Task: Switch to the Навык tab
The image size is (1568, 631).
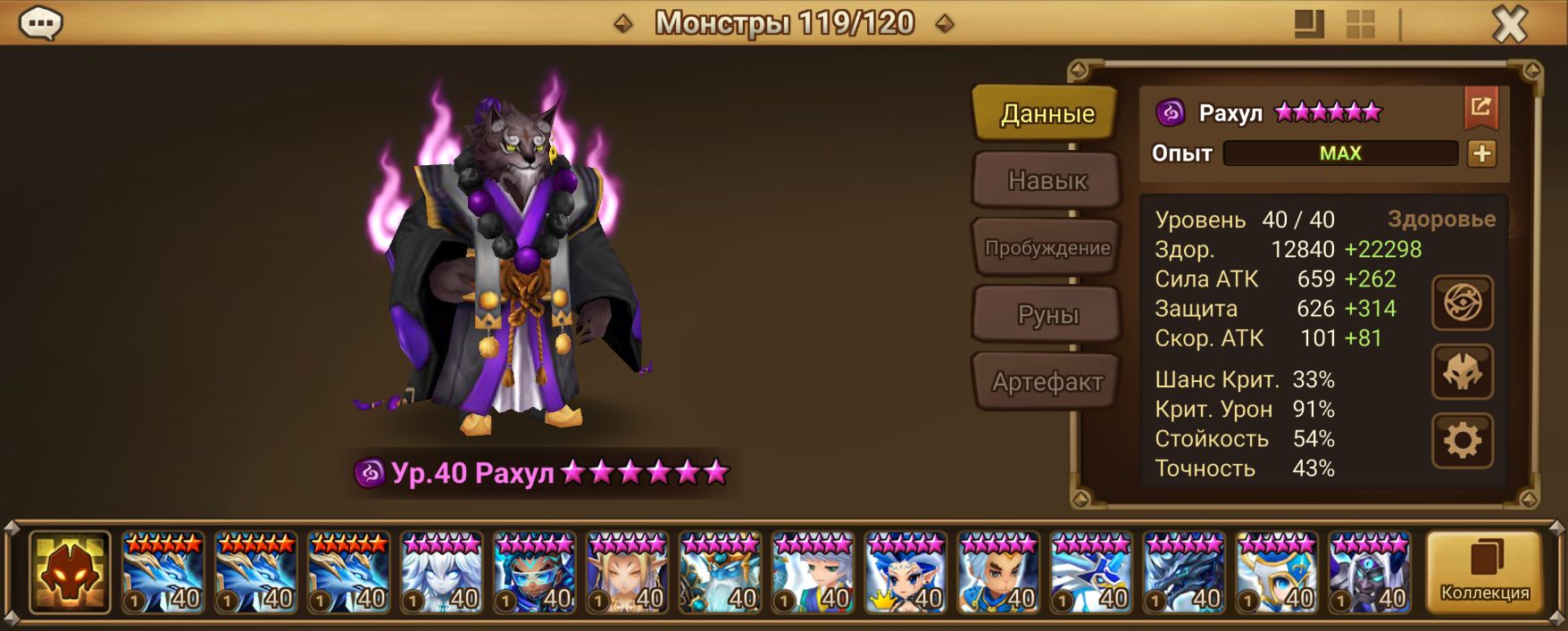Action: pos(1046,180)
